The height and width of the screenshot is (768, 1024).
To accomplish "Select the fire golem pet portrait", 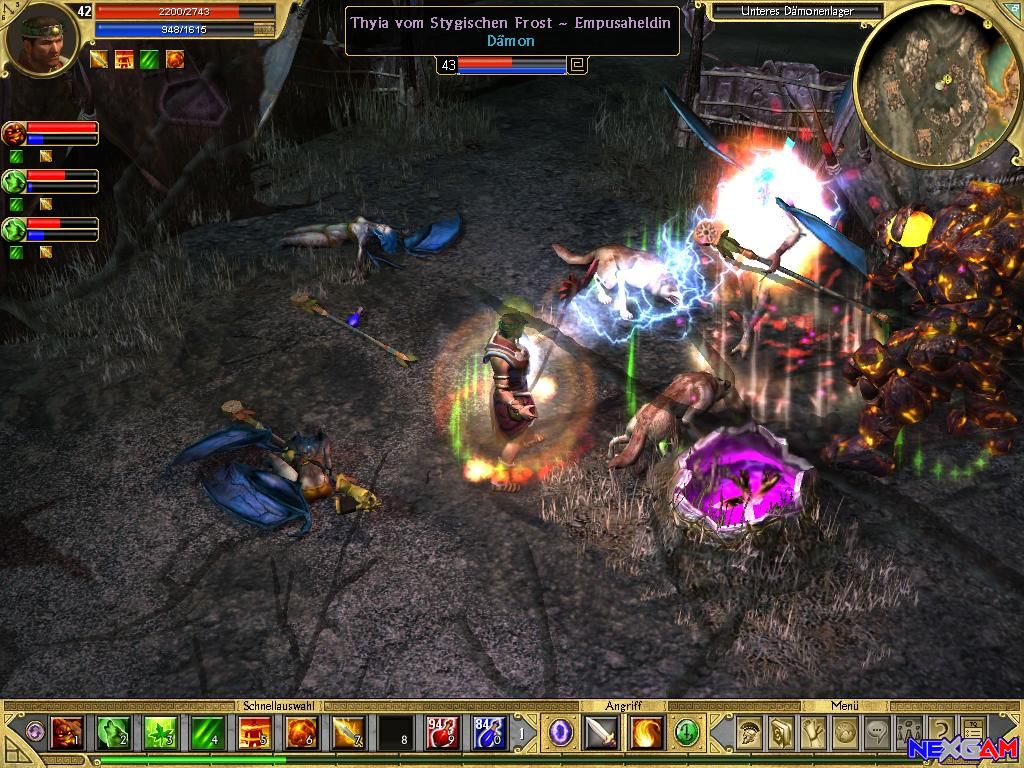I will (14, 133).
